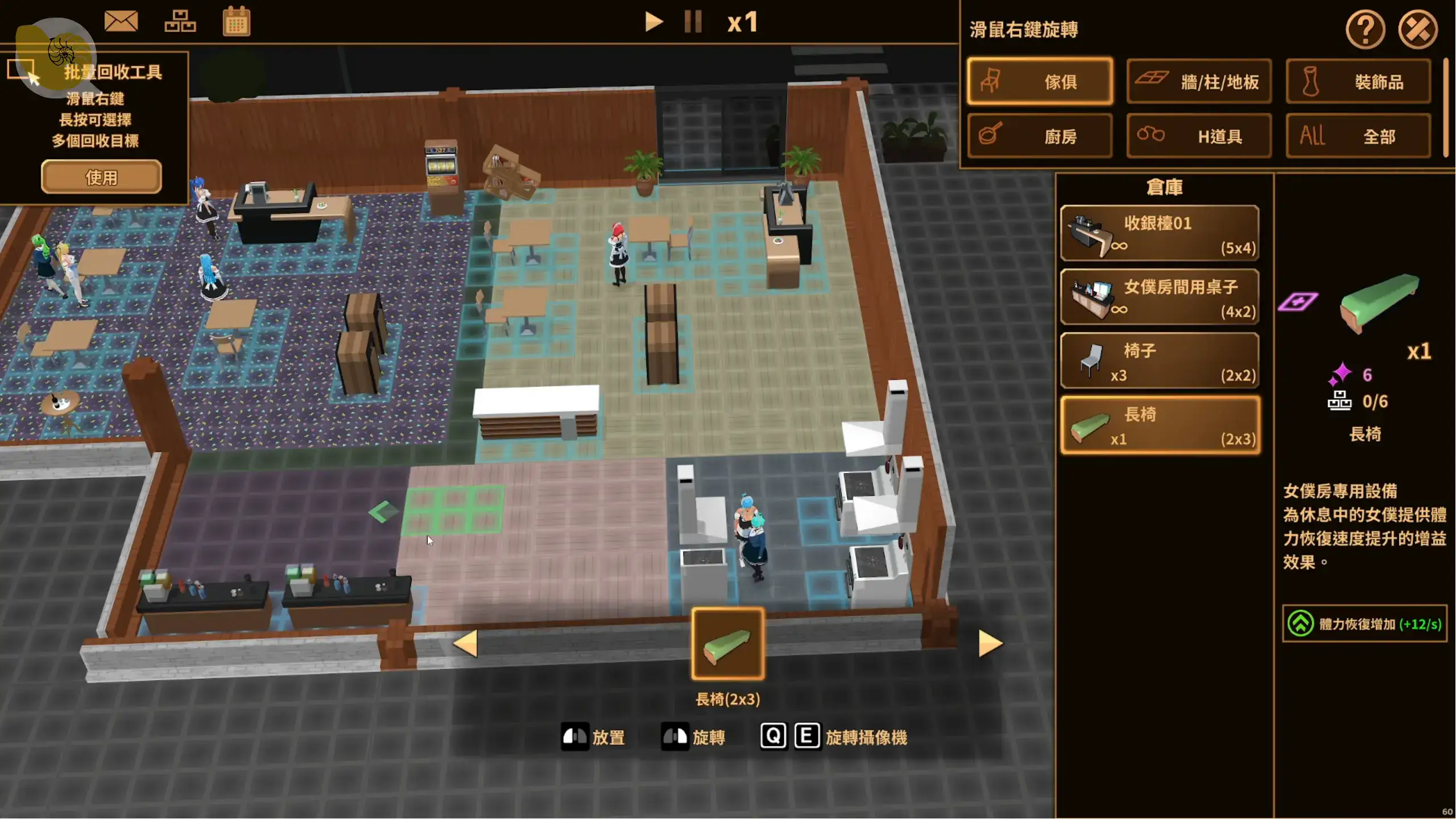Open the 廚房 kitchen category
The image size is (1456, 819).
(1040, 136)
